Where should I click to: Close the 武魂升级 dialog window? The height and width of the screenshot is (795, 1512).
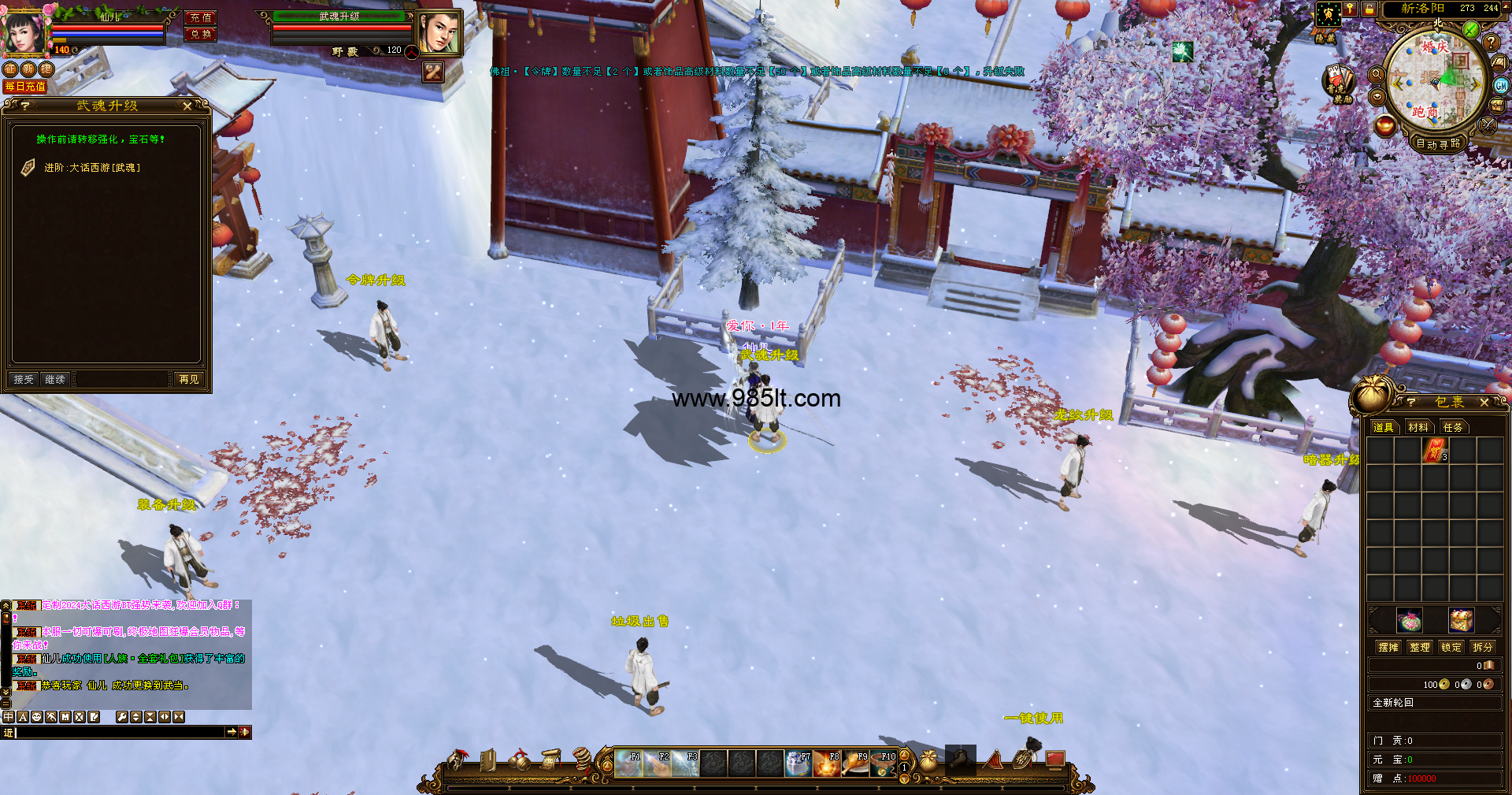tap(187, 106)
